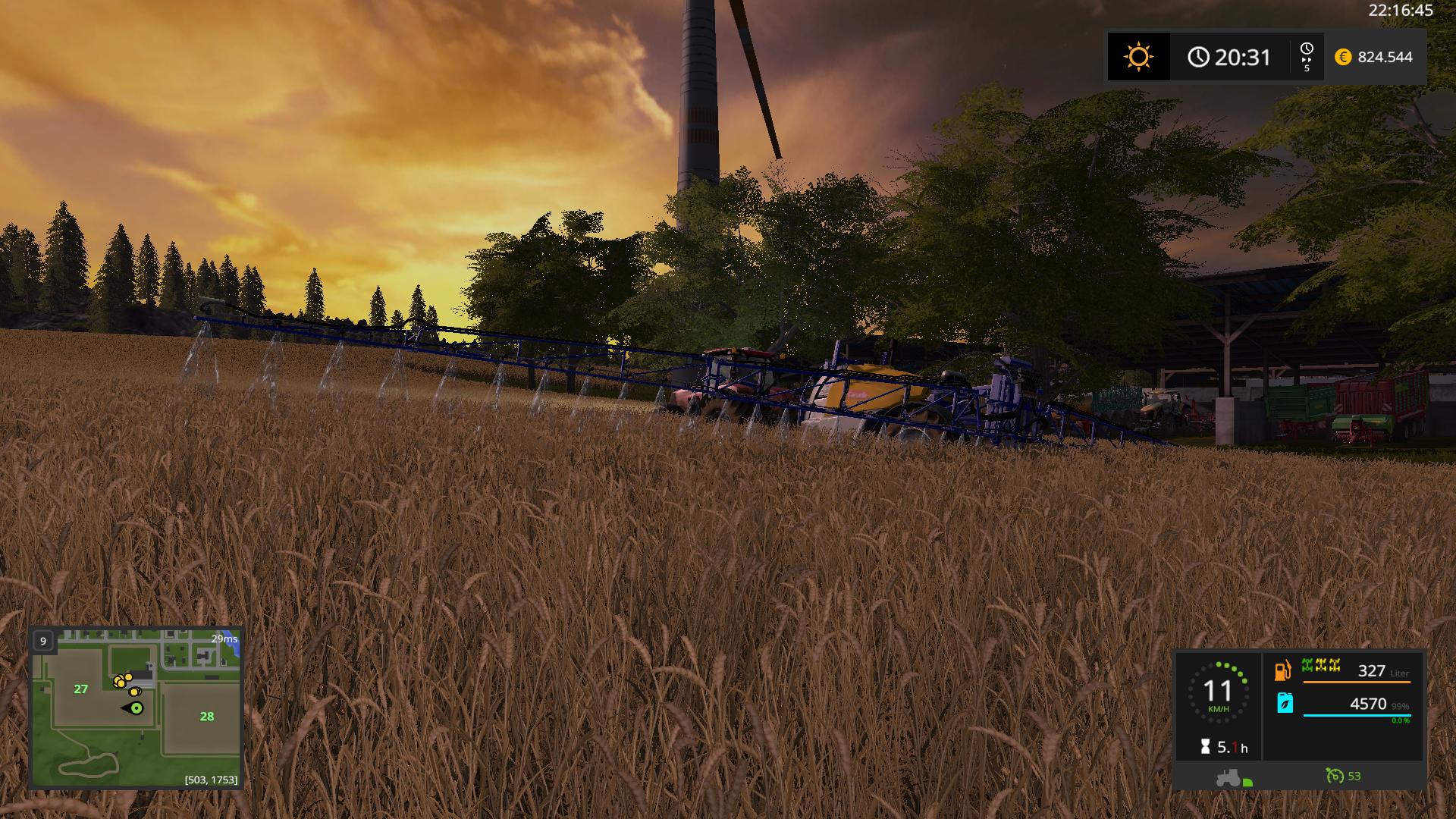The width and height of the screenshot is (1456, 819).
Task: Select field 27 on the minimap
Action: [81, 689]
